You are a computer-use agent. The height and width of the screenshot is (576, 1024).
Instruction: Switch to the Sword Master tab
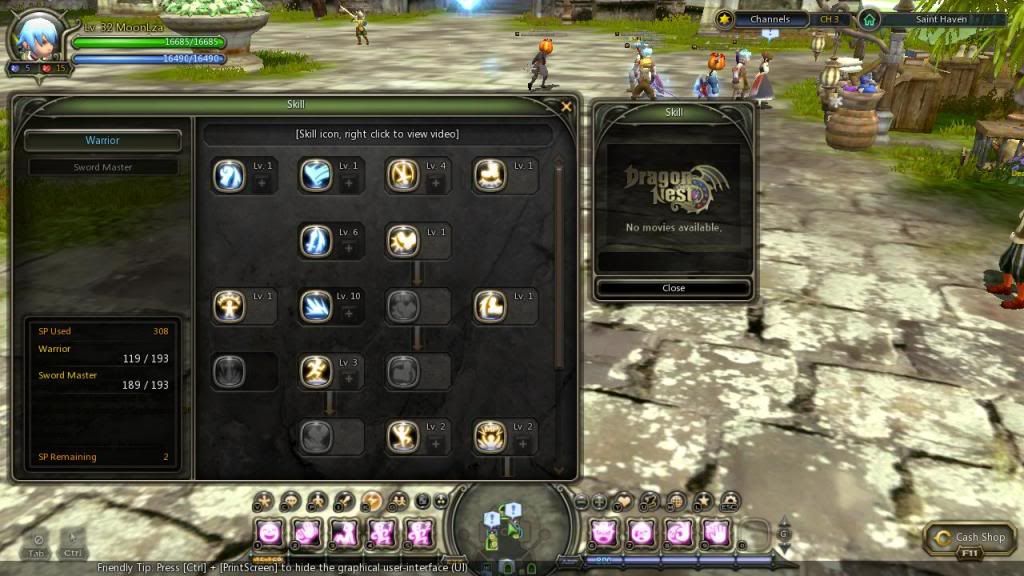click(x=103, y=167)
